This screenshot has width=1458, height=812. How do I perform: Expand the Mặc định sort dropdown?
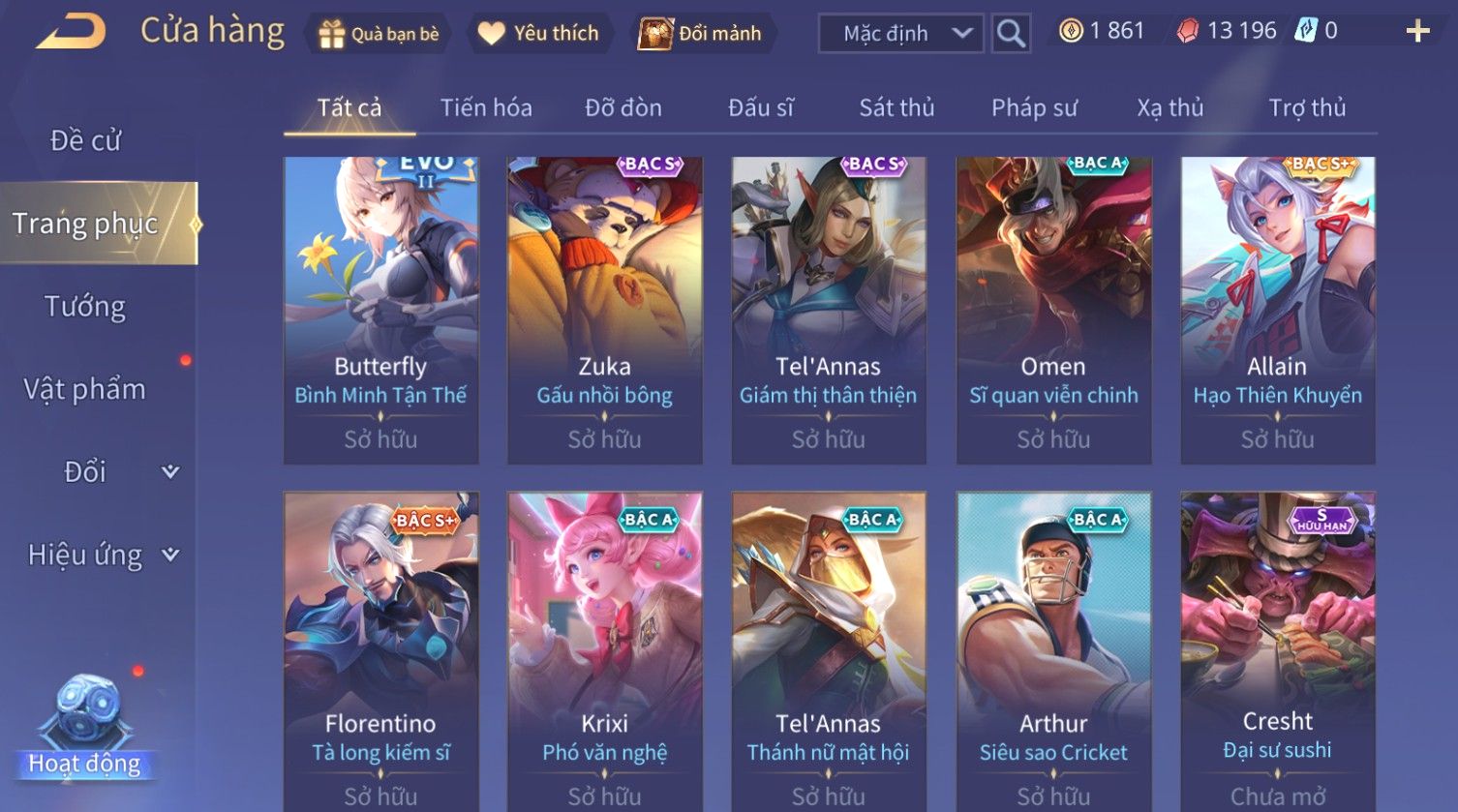pyautogui.click(x=900, y=34)
